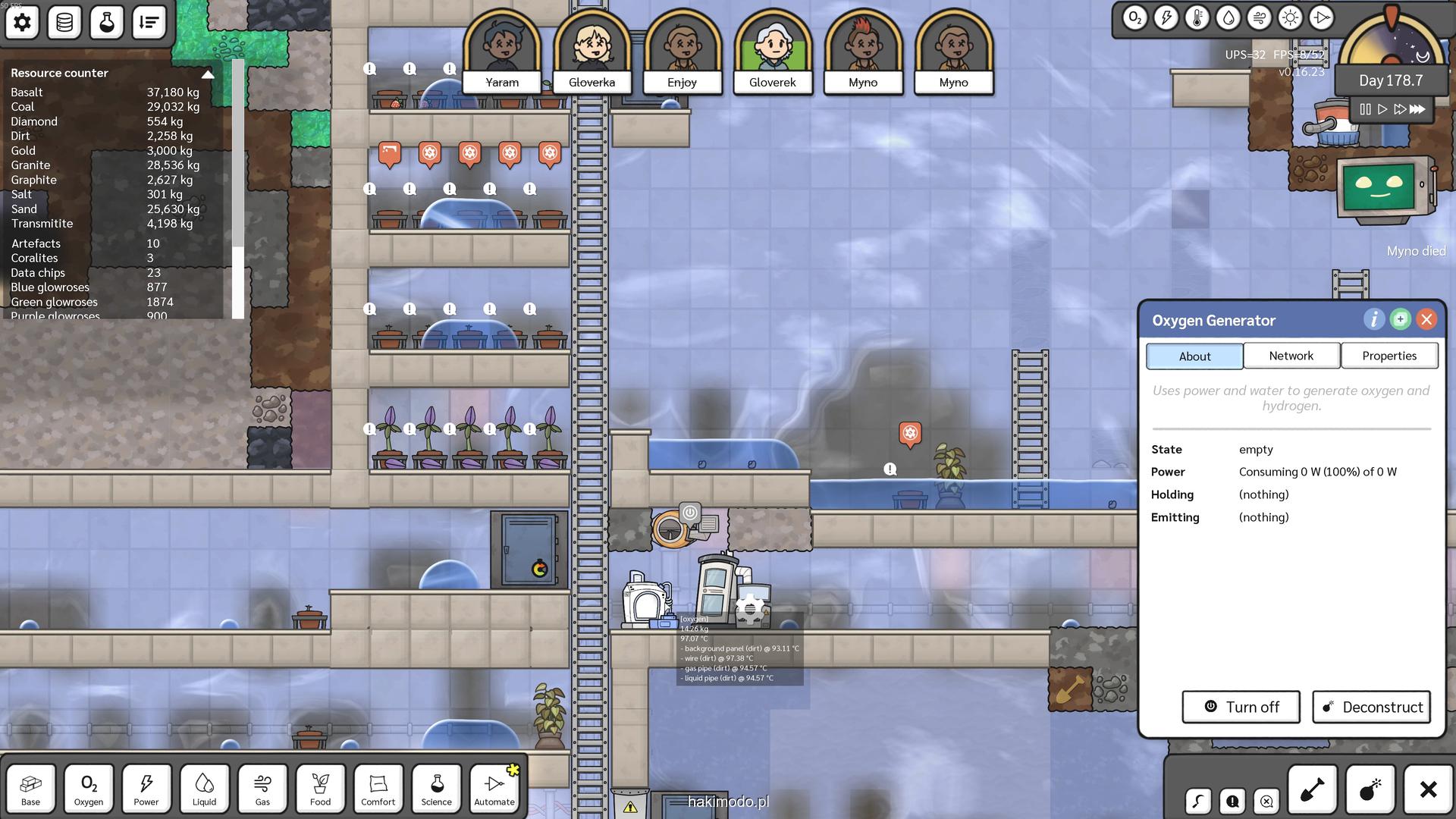Toggle the temperature overlay

tap(1197, 18)
